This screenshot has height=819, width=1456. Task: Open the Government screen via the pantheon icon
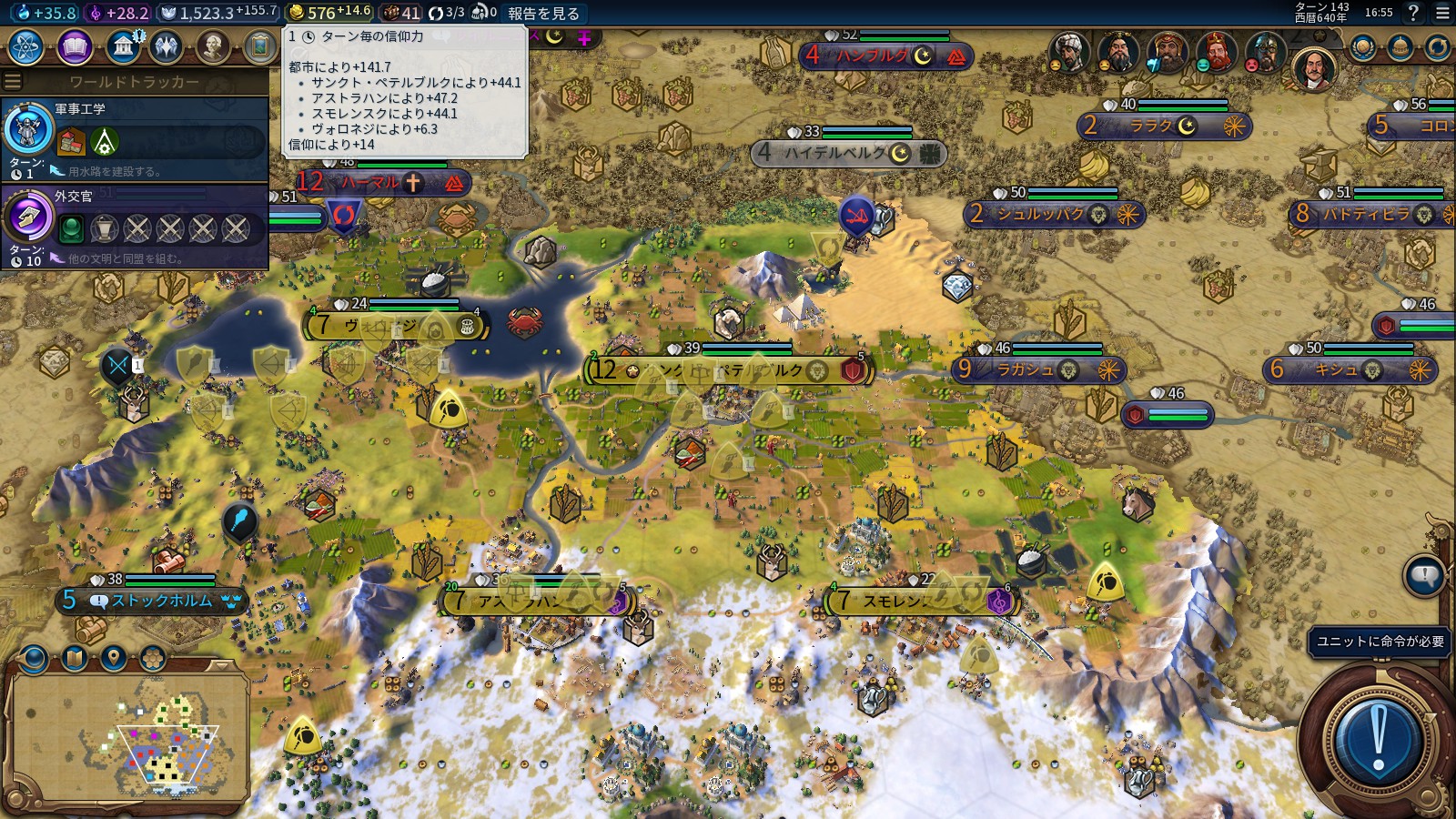click(125, 45)
